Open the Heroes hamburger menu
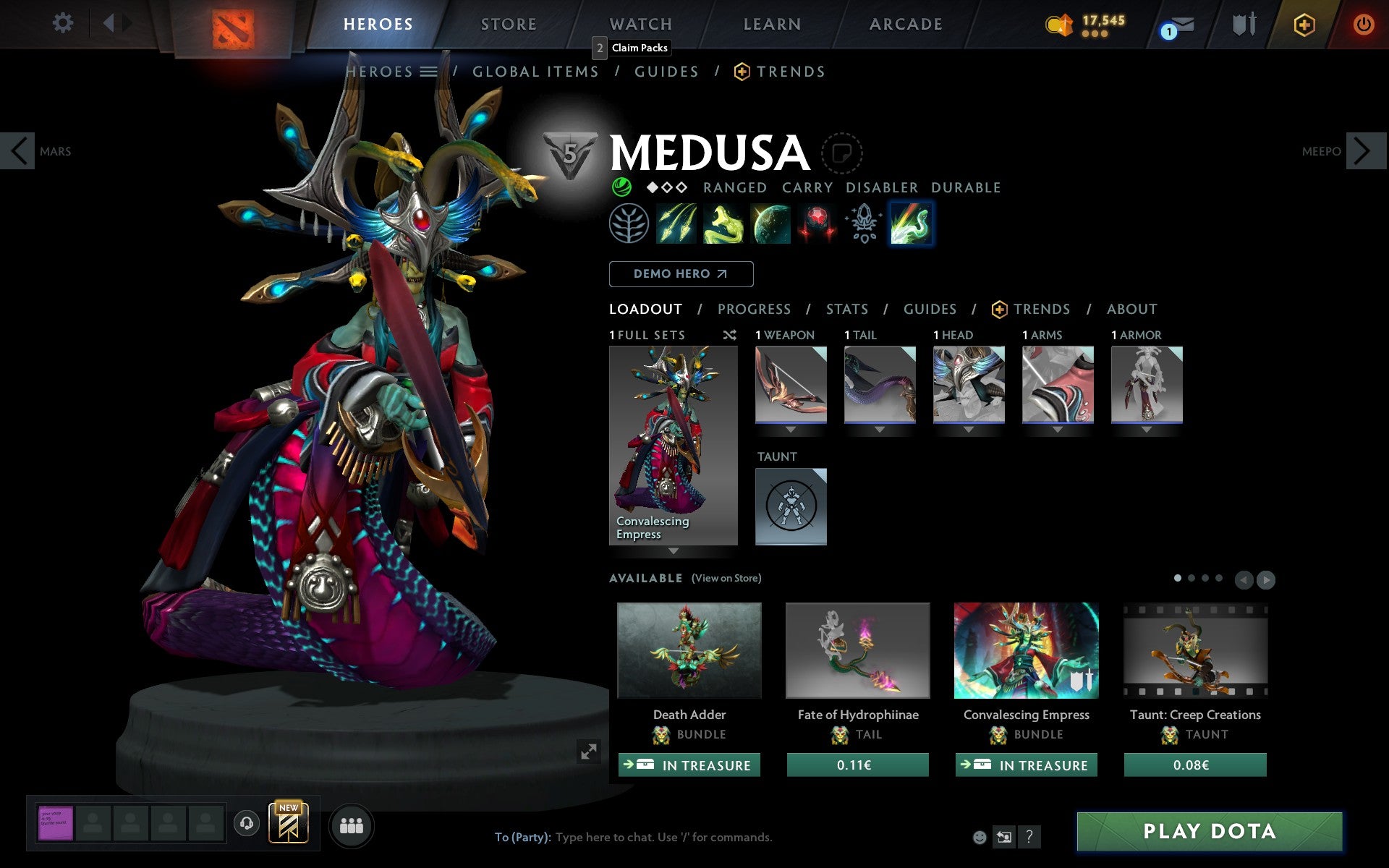The height and width of the screenshot is (868, 1389). point(429,72)
